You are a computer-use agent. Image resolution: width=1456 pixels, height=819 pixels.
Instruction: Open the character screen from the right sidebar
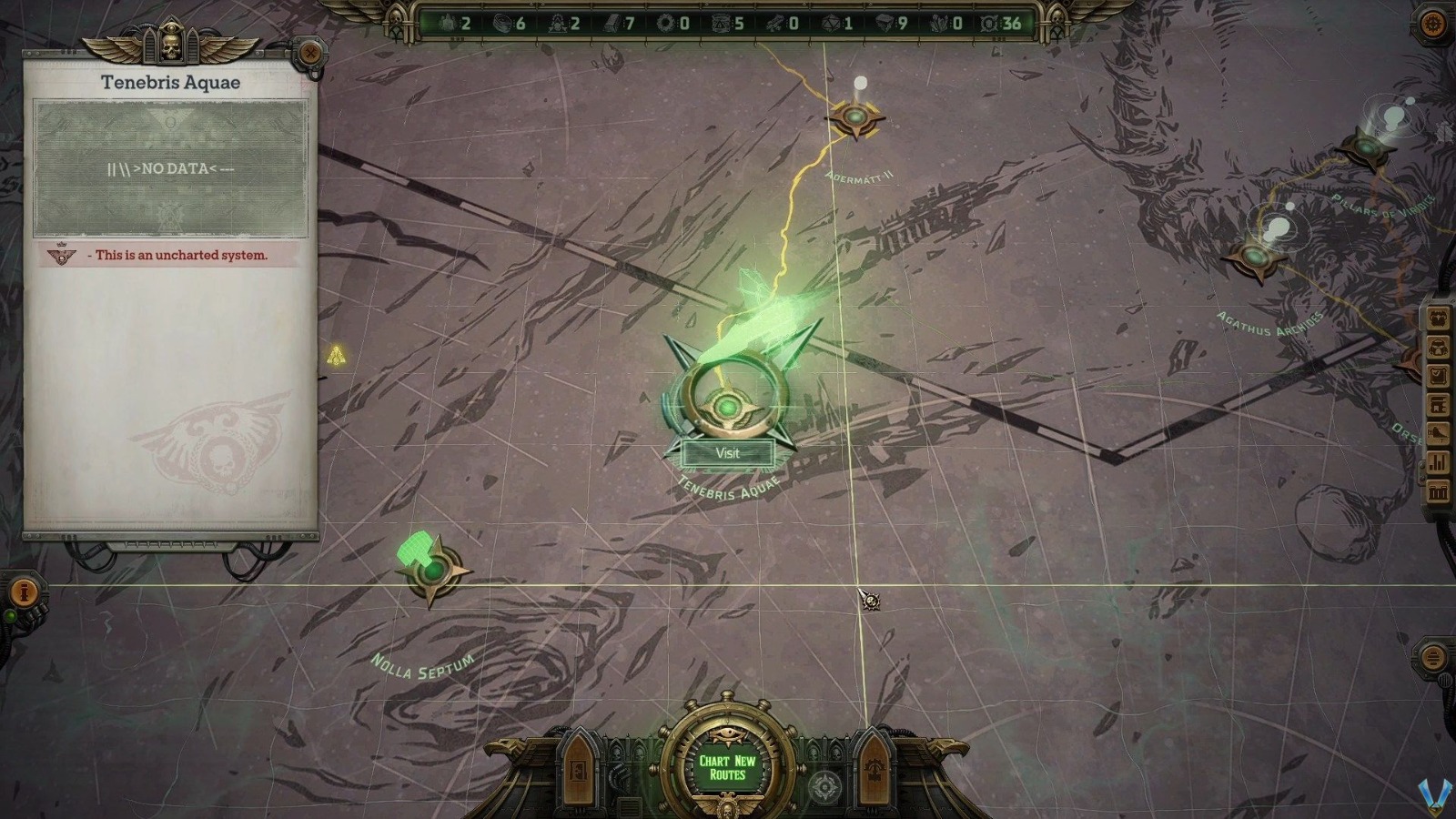click(x=1440, y=318)
